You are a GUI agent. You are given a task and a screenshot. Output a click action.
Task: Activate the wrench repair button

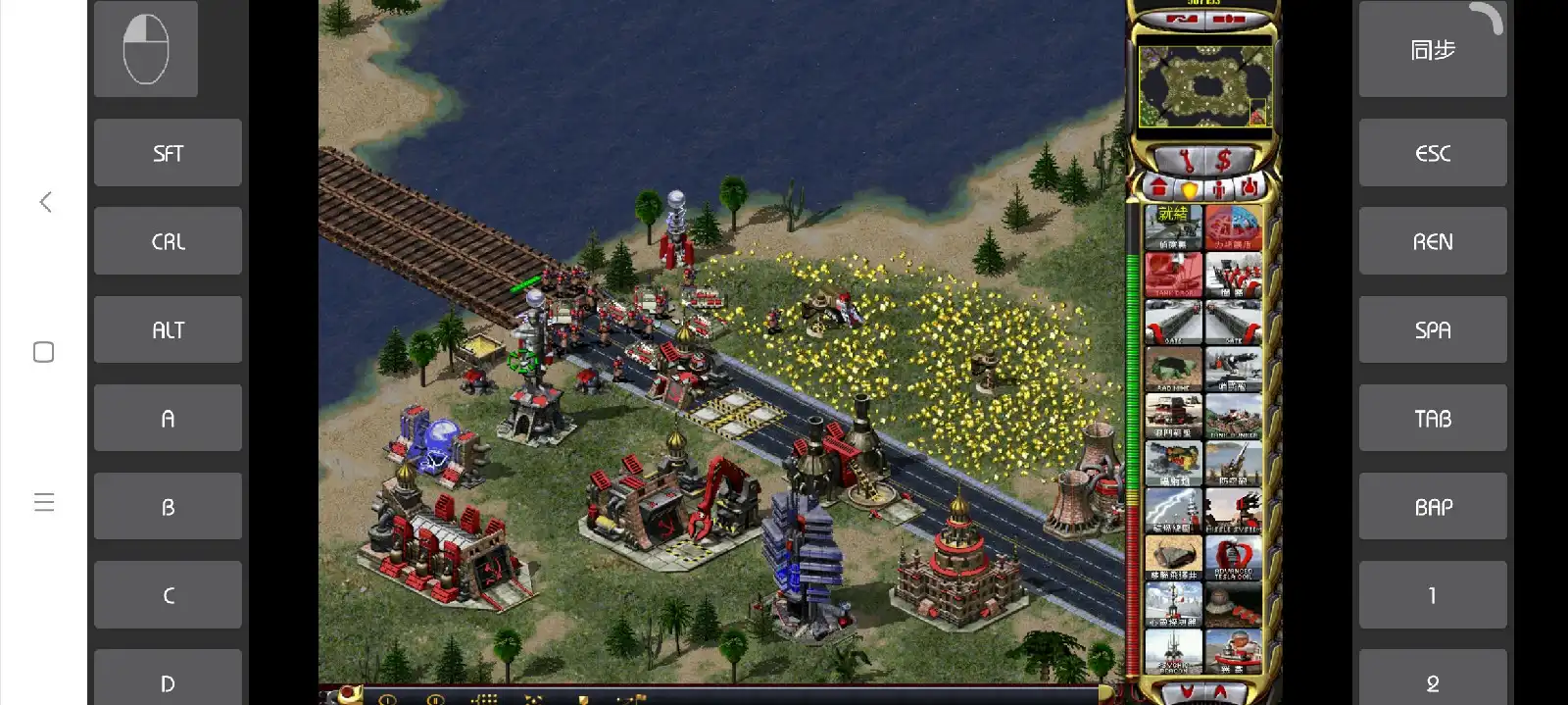click(1186, 159)
